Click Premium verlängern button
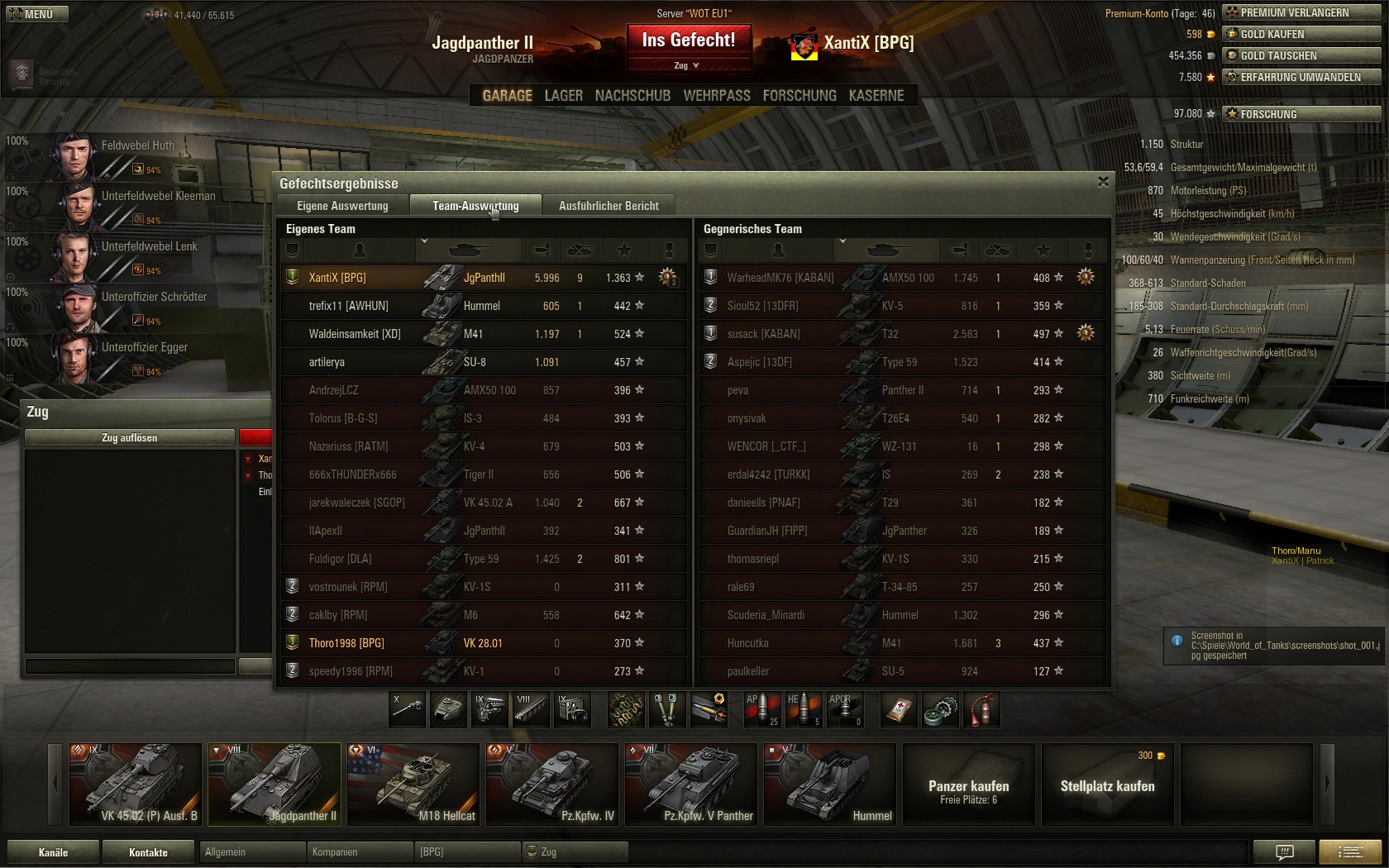 click(1301, 12)
